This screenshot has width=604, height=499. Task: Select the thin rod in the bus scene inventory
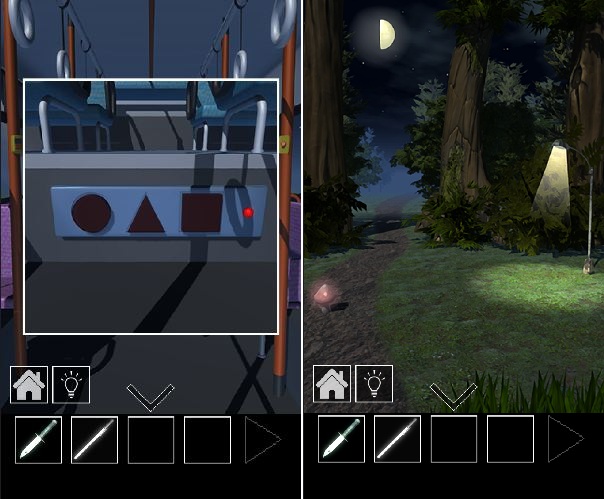tap(95, 440)
